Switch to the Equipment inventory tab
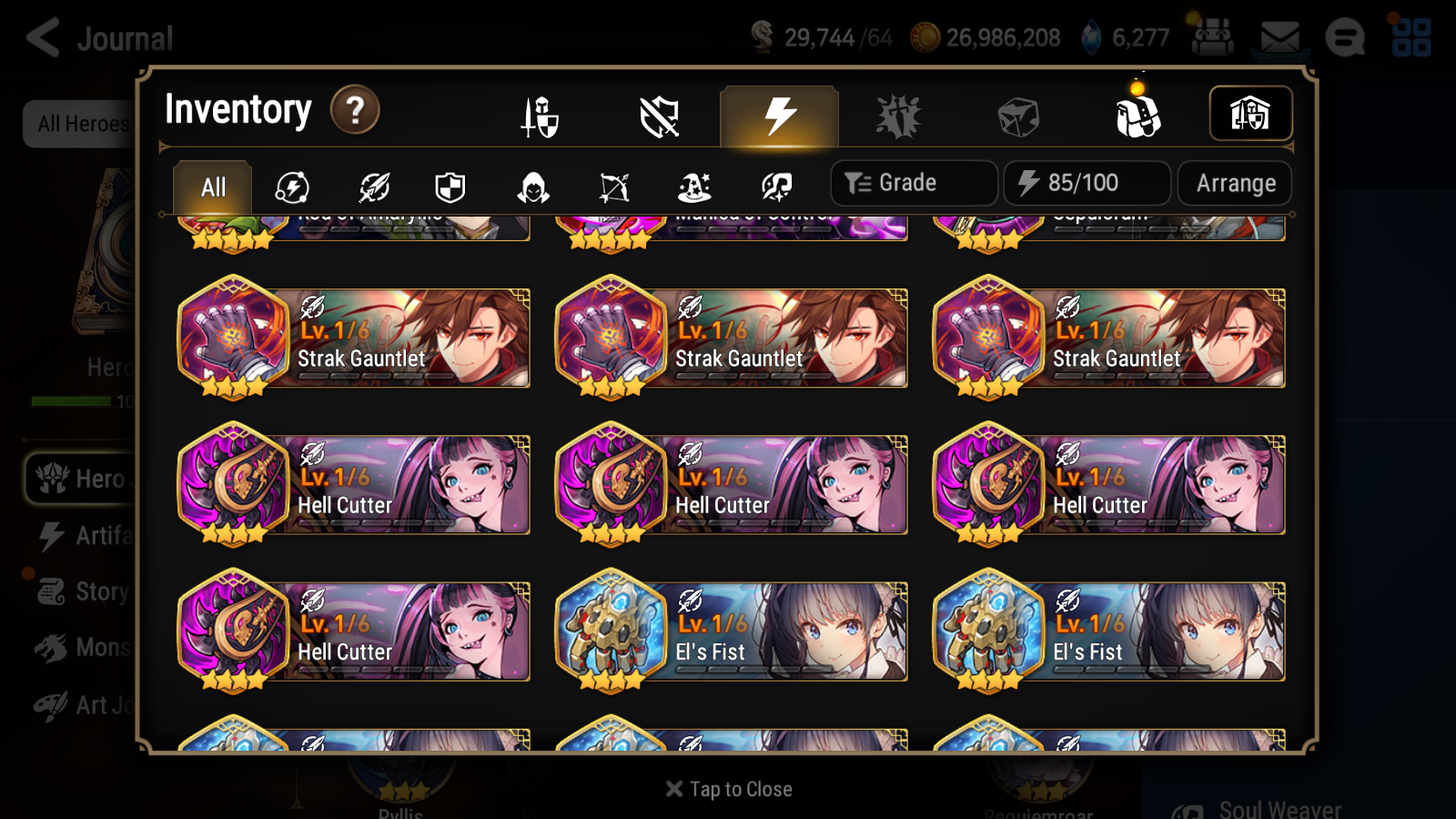Image resolution: width=1456 pixels, height=819 pixels. pos(540,116)
